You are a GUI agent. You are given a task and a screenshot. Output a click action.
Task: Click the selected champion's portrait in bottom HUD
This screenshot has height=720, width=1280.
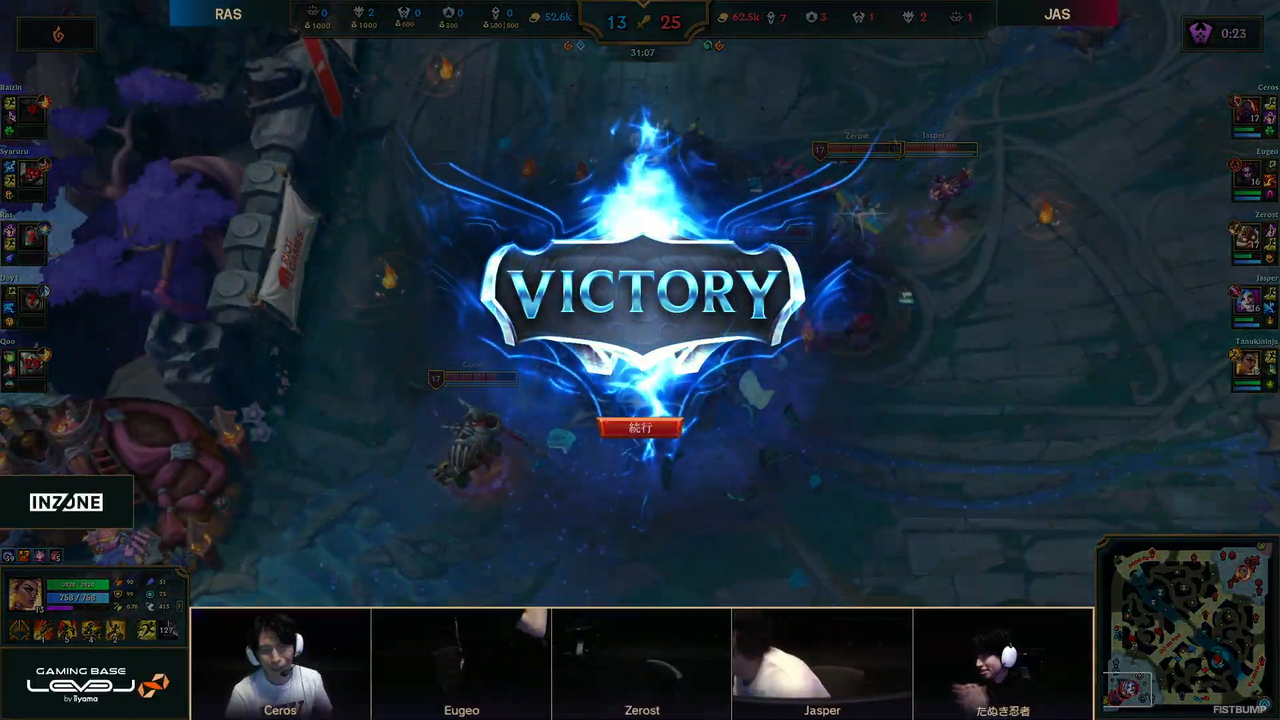tap(24, 594)
